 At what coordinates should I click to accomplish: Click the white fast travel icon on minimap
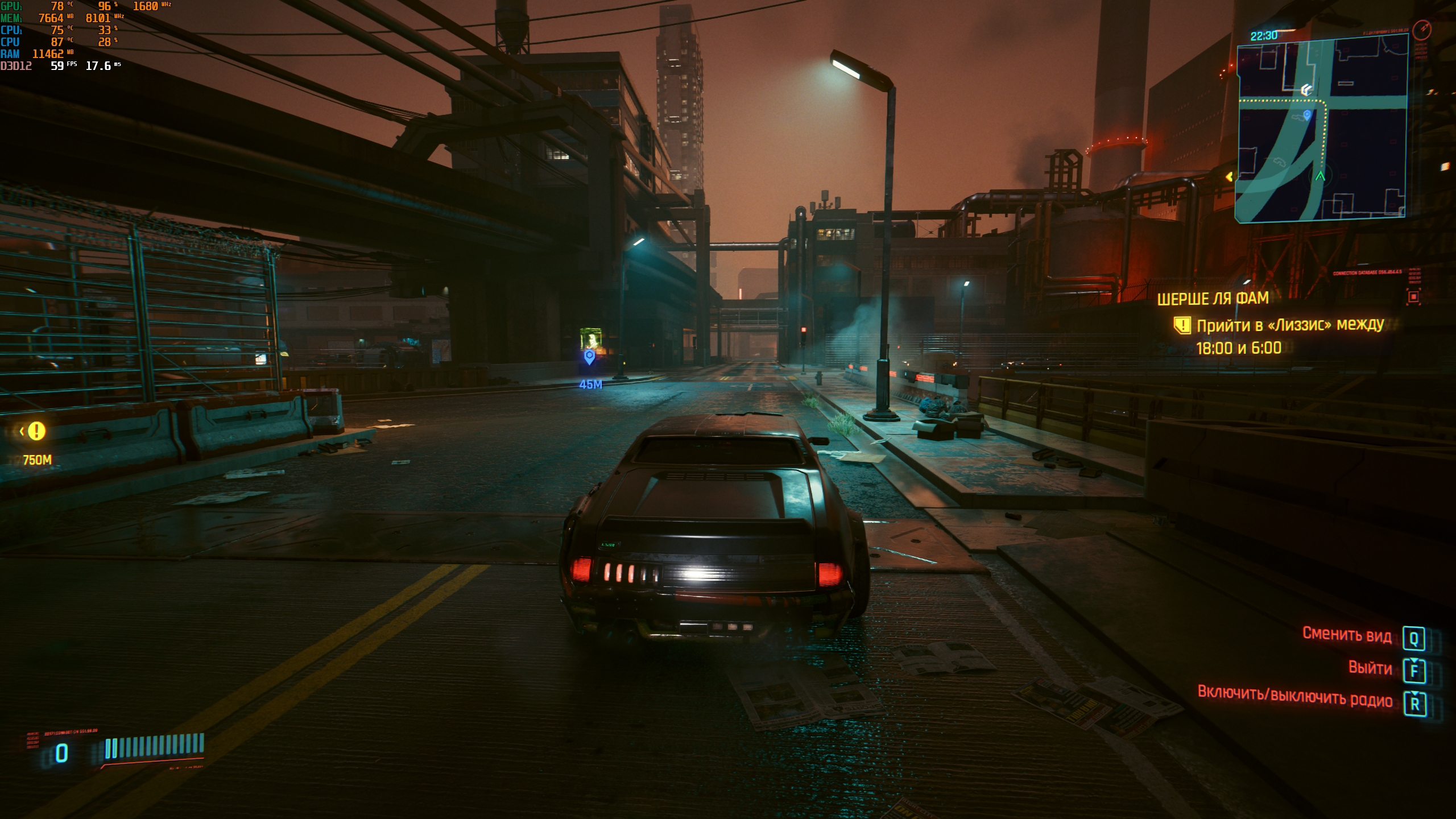[x=1306, y=90]
